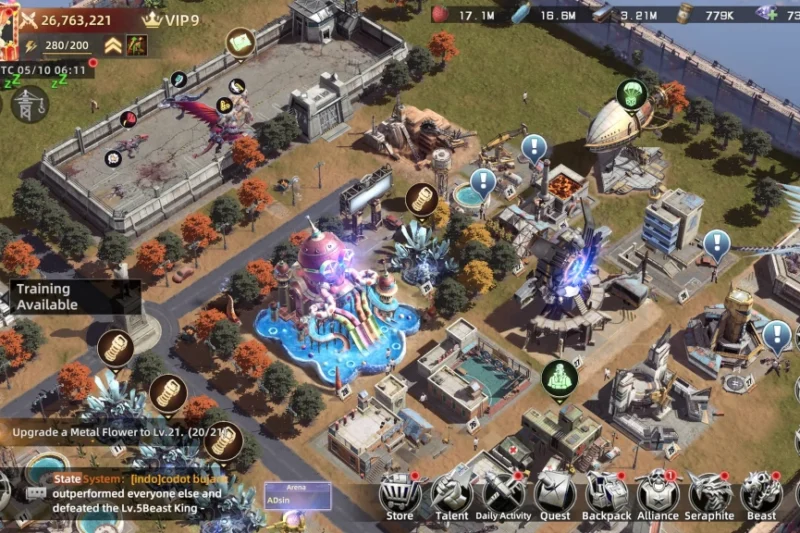The image size is (800, 533).
Task: Open the Seraphite menu
Action: click(710, 494)
